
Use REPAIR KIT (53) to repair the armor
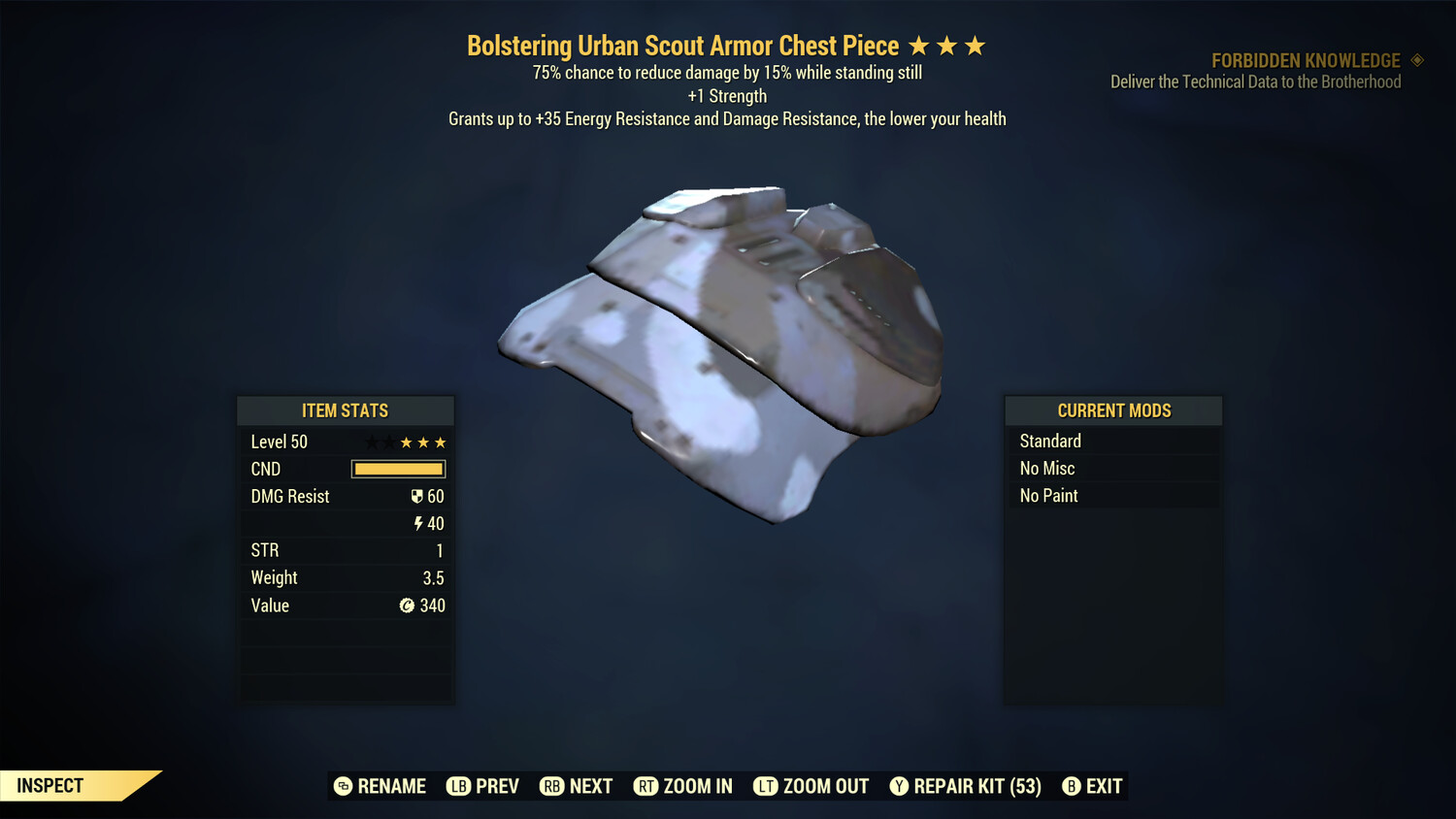pyautogui.click(x=973, y=786)
